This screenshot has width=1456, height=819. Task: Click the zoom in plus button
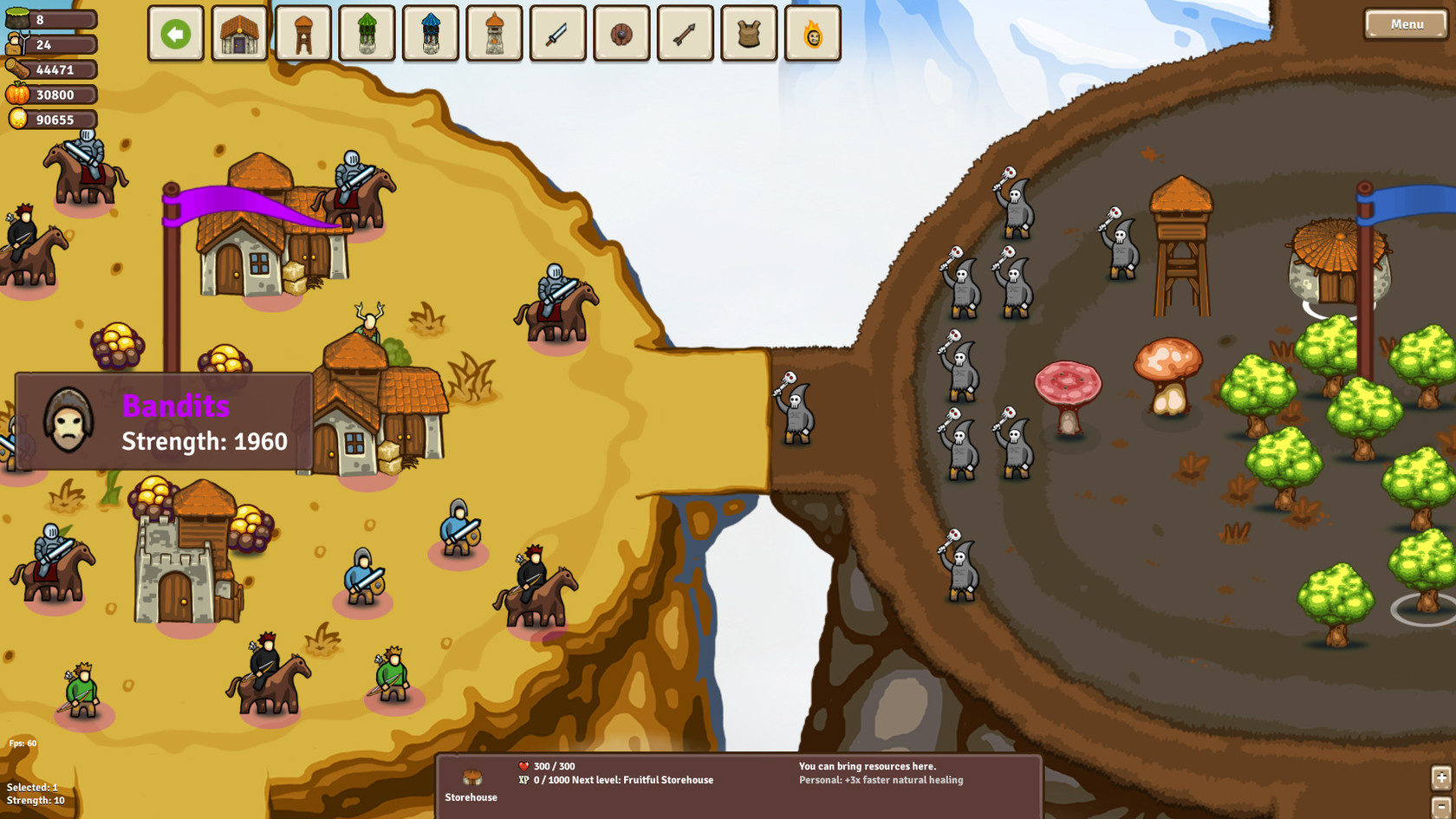1441,778
